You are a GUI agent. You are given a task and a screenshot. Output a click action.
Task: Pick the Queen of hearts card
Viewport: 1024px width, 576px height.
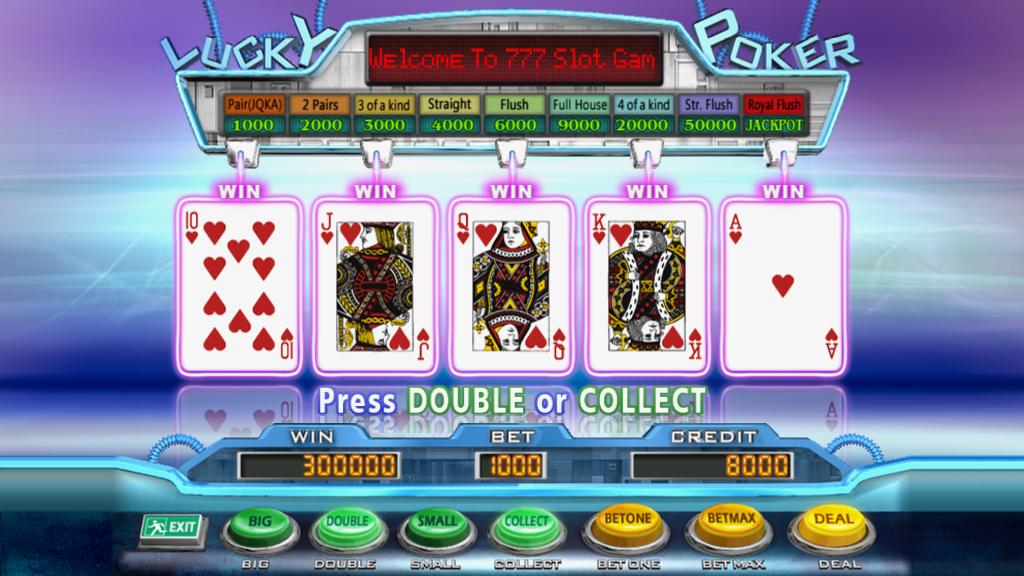(510, 285)
